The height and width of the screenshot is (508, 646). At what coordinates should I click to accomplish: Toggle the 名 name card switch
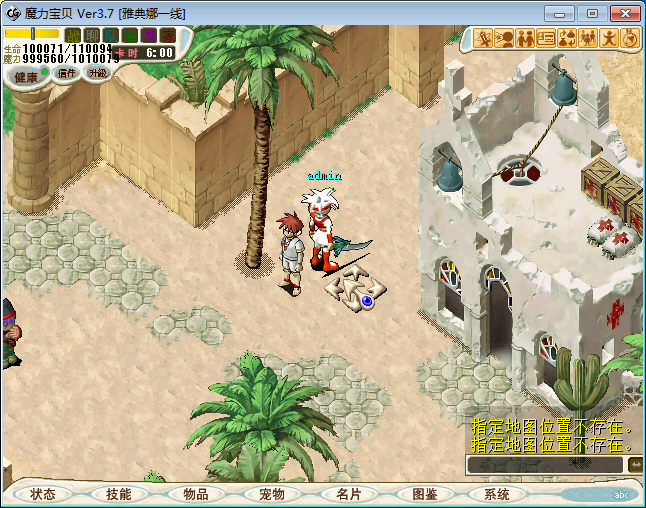click(130, 35)
